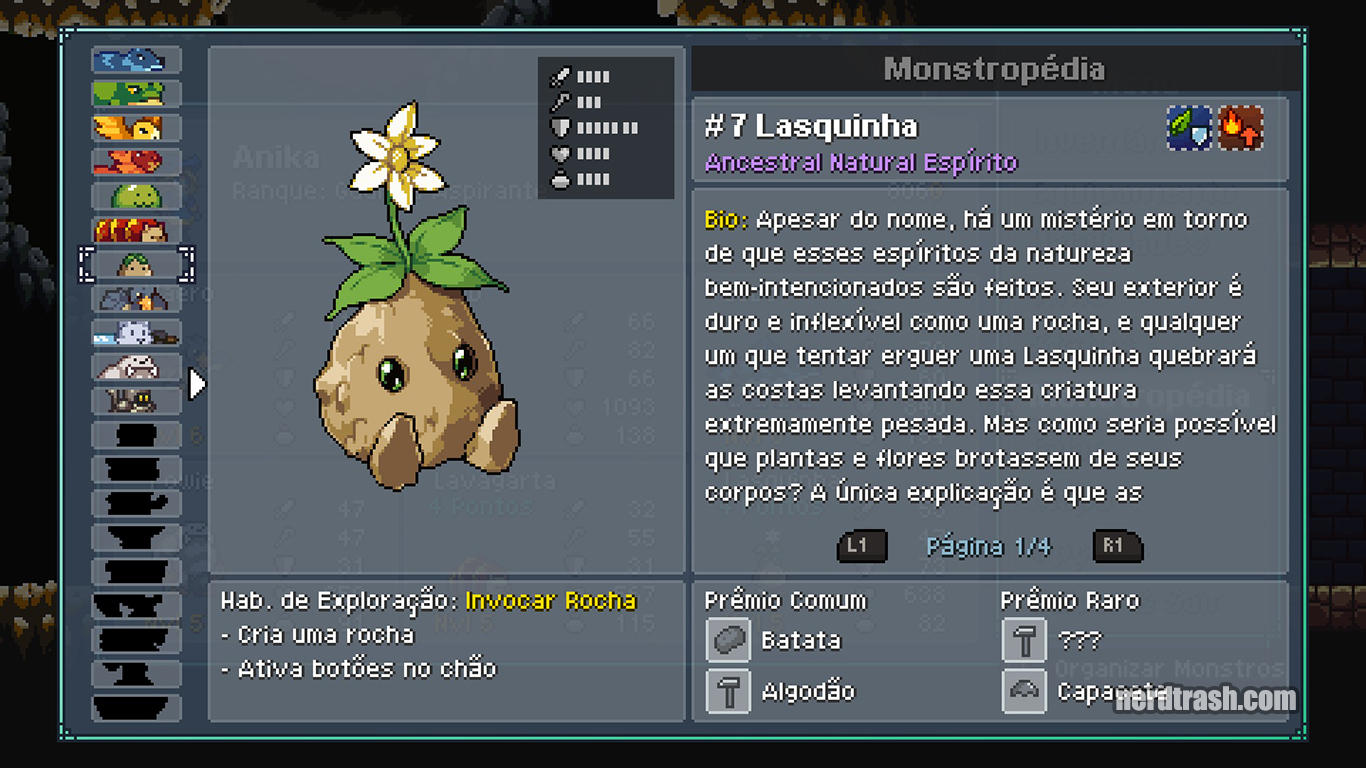Image resolution: width=1366 pixels, height=768 pixels.
Task: Select the green blob monster in the sidebar
Action: click(135, 195)
